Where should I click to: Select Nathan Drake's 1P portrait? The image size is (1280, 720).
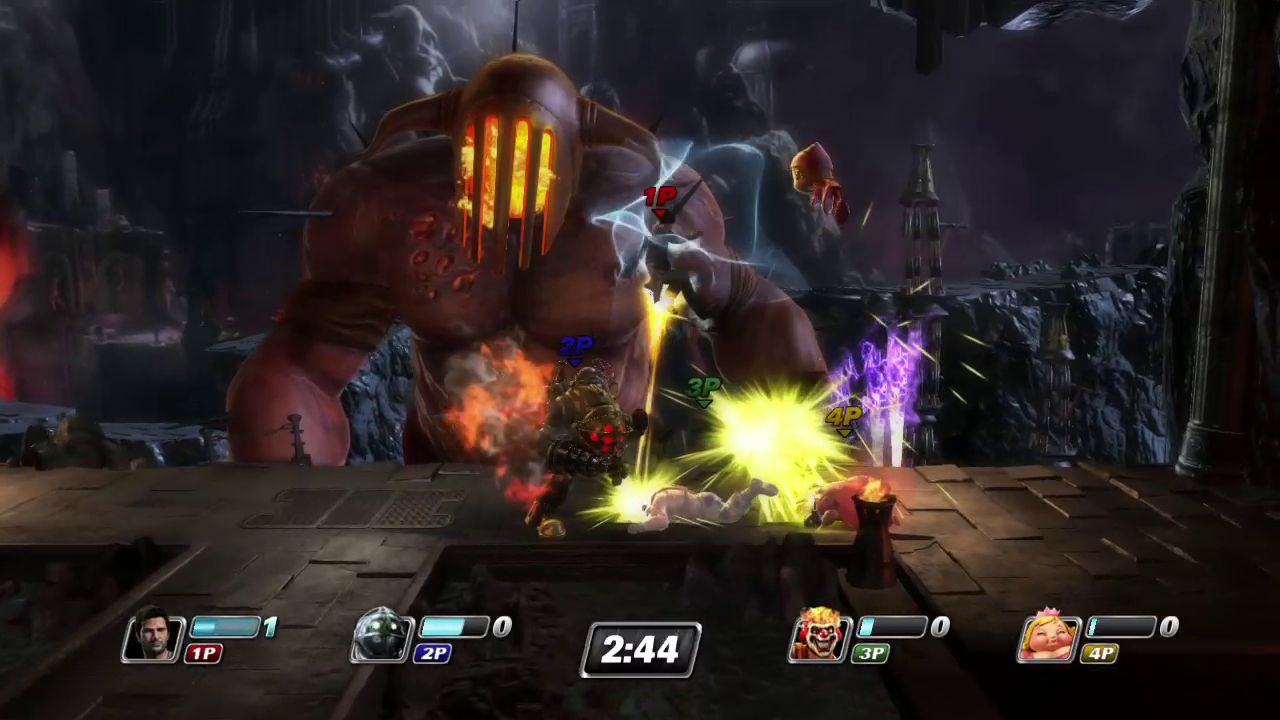153,636
